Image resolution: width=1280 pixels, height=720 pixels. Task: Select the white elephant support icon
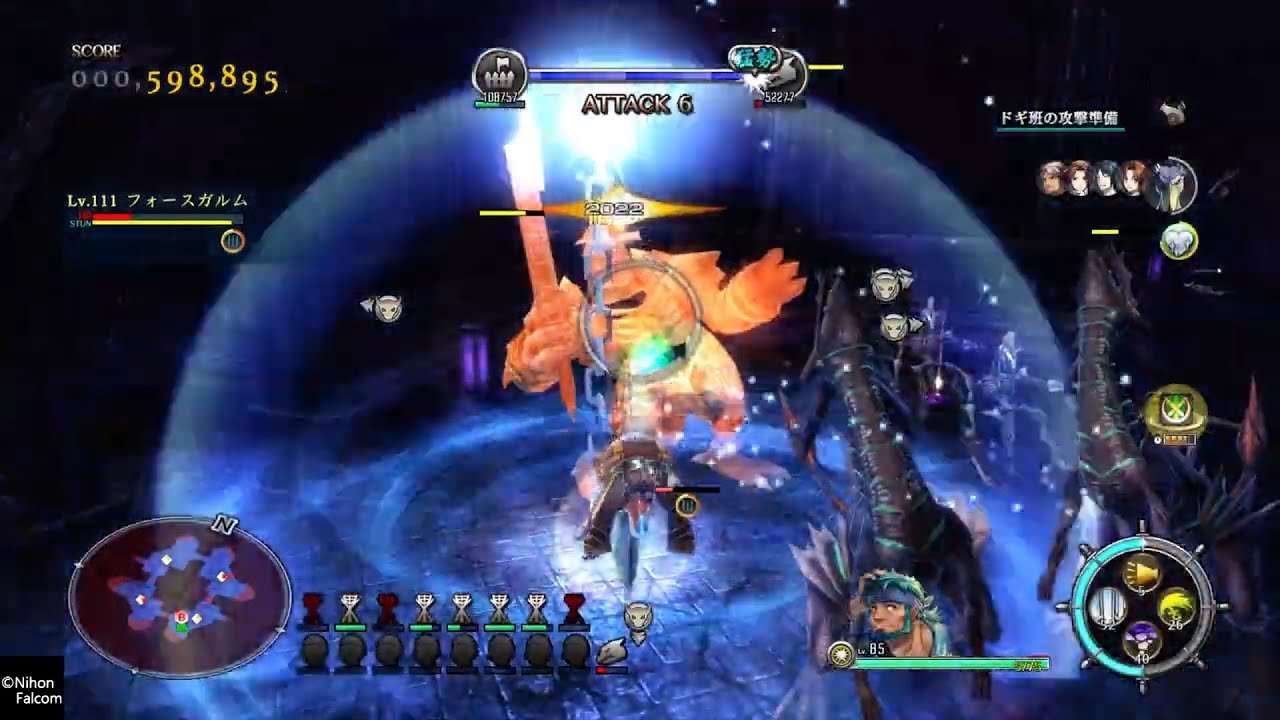(1179, 241)
